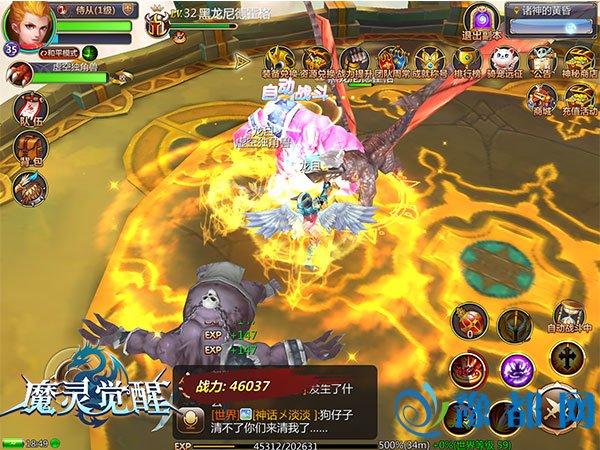Screen dimensions: 600x450
Task: Select the 虚空独角兽 pet portrait
Action: [21, 74]
